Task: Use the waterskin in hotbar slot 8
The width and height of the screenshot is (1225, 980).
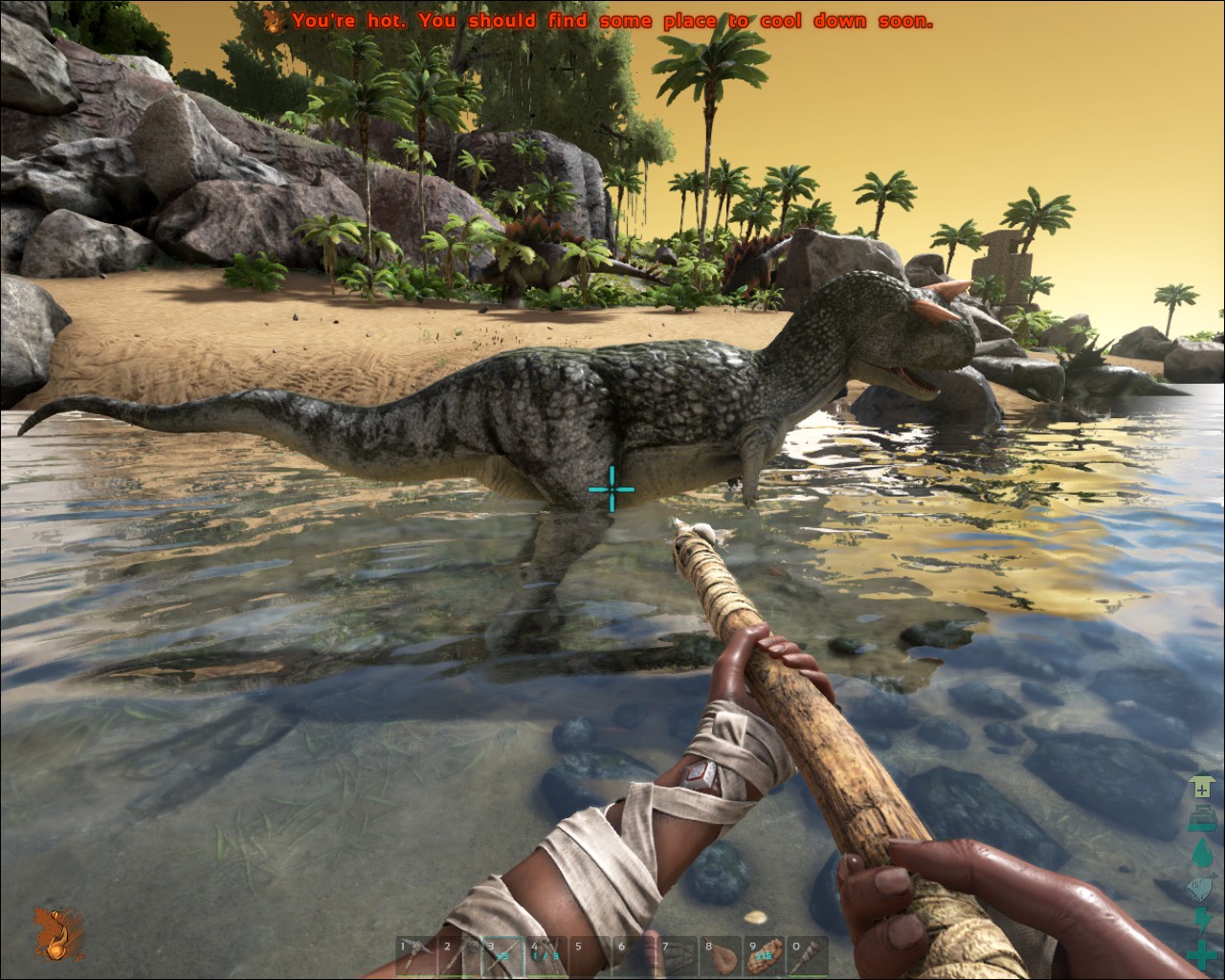Action: pyautogui.click(x=721, y=957)
